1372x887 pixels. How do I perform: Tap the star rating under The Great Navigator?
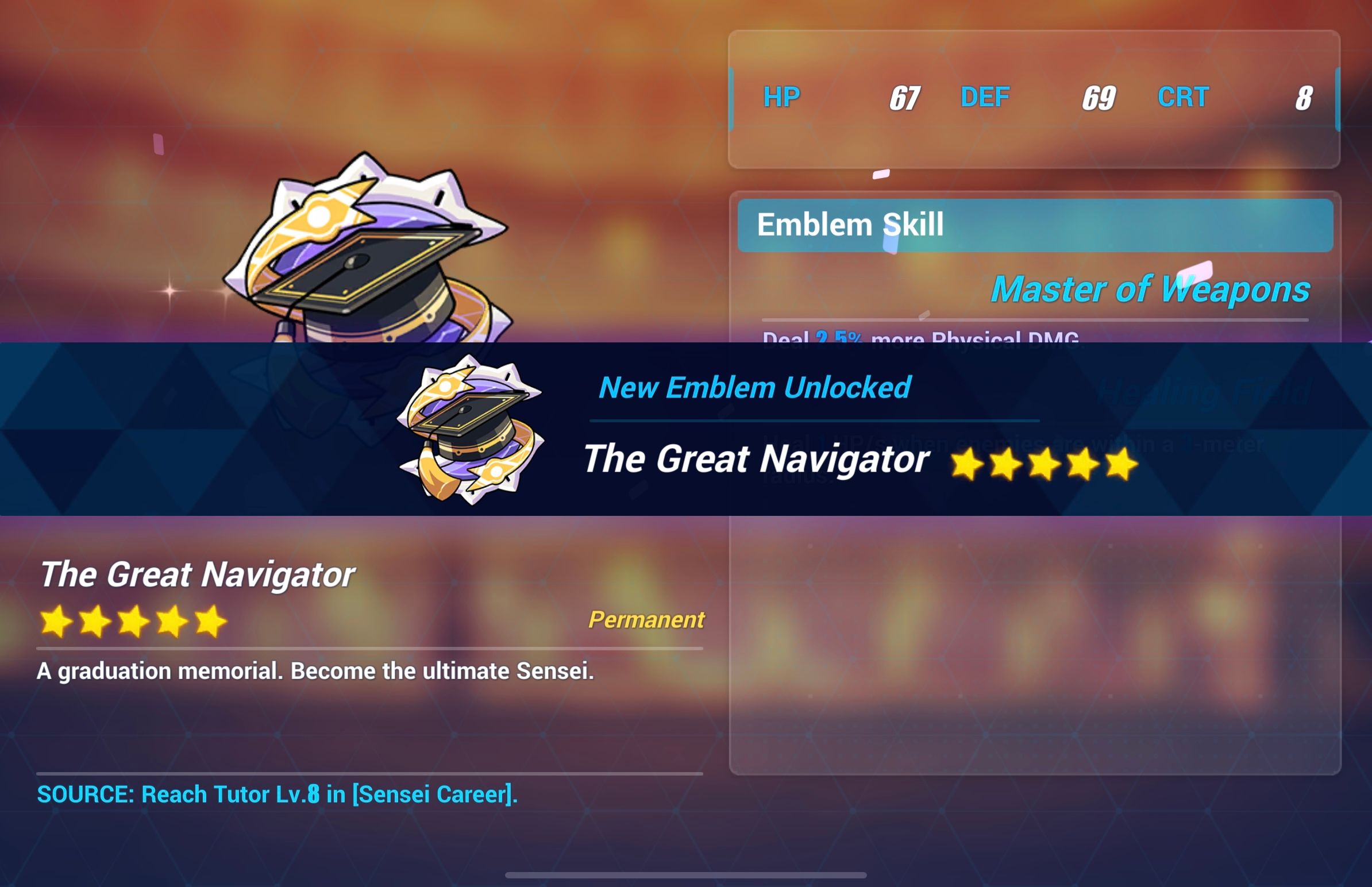pyautogui.click(x=133, y=621)
